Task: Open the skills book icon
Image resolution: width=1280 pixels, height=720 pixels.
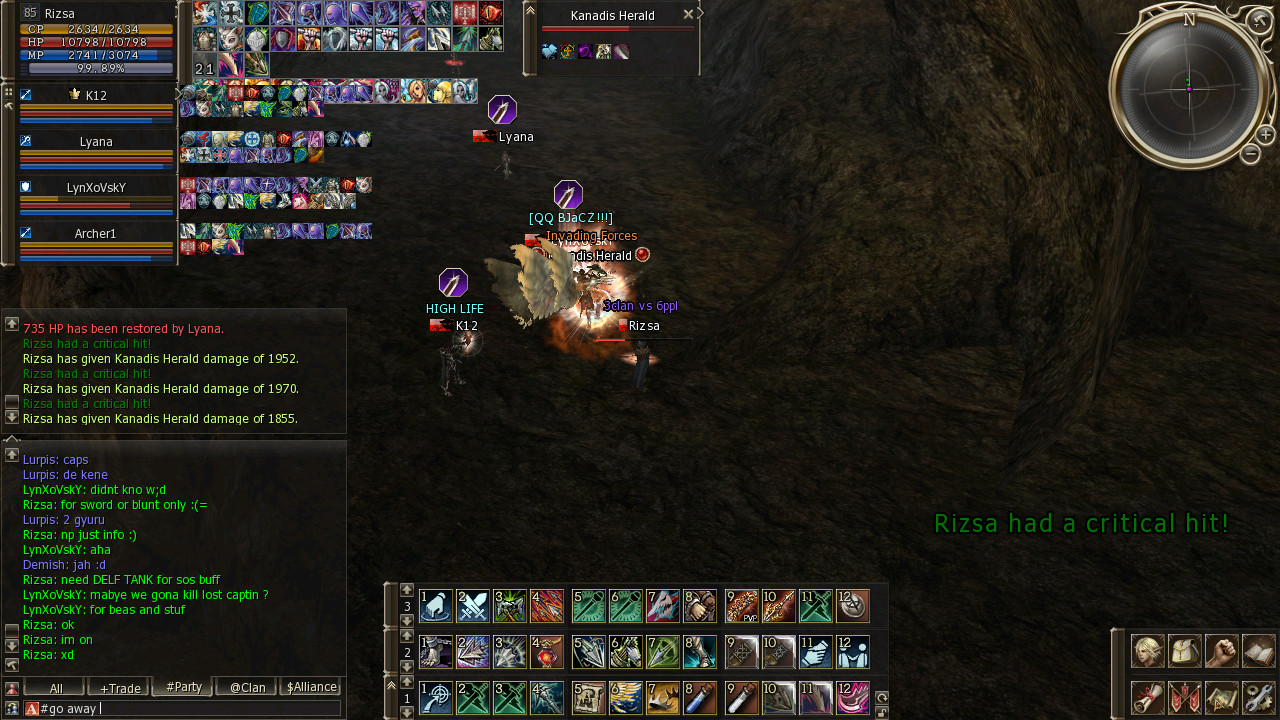Action: 1259,651
